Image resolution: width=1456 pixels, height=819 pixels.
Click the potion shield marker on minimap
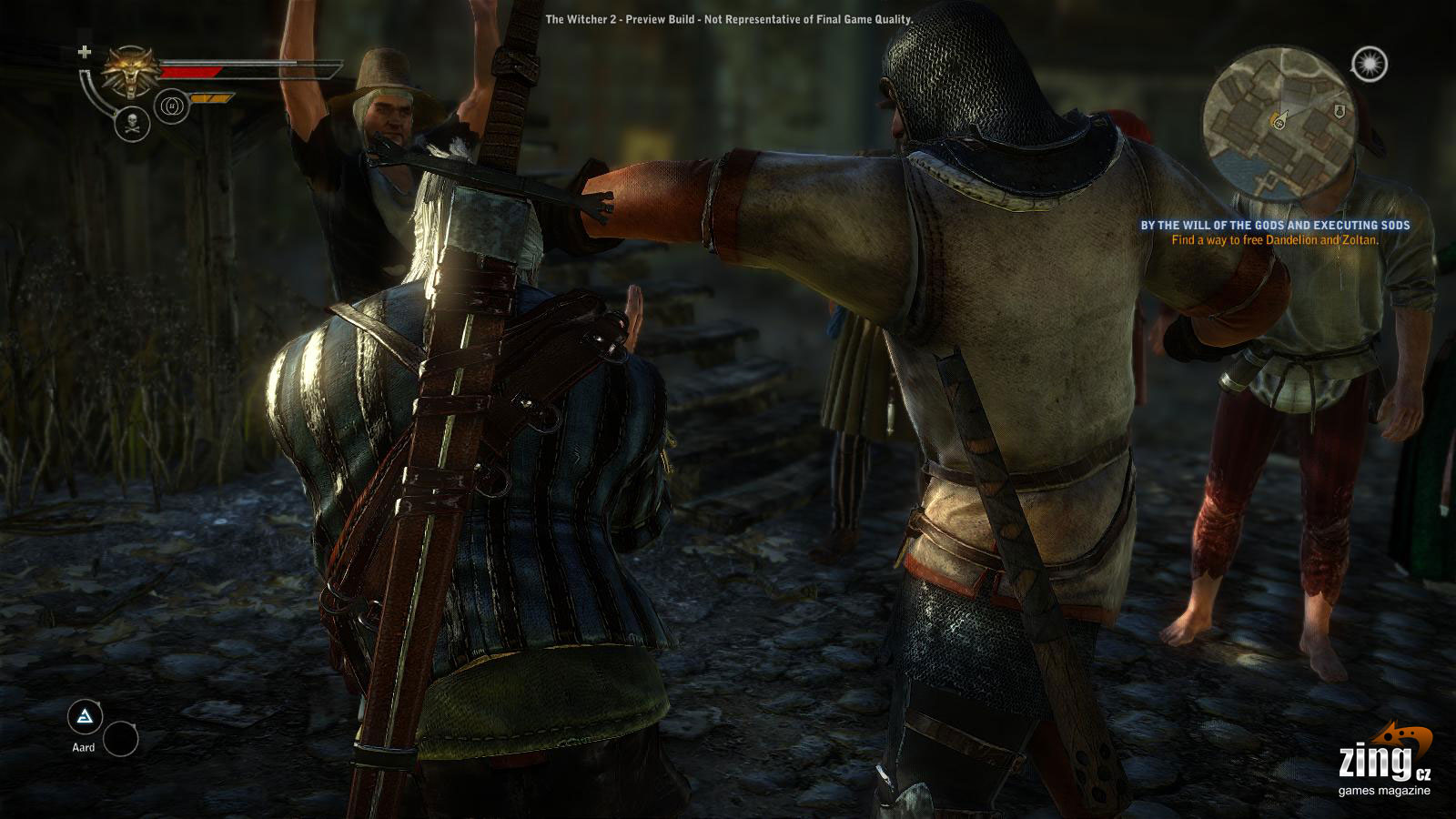point(1341,110)
